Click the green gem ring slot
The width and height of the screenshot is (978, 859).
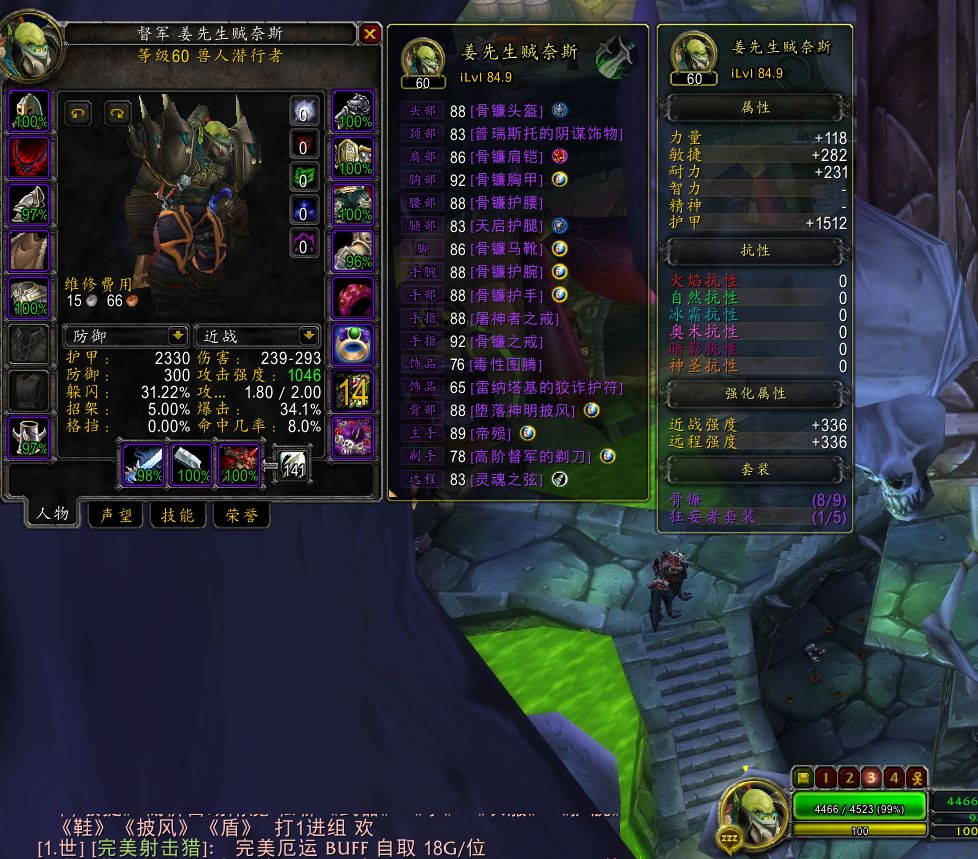pos(352,345)
